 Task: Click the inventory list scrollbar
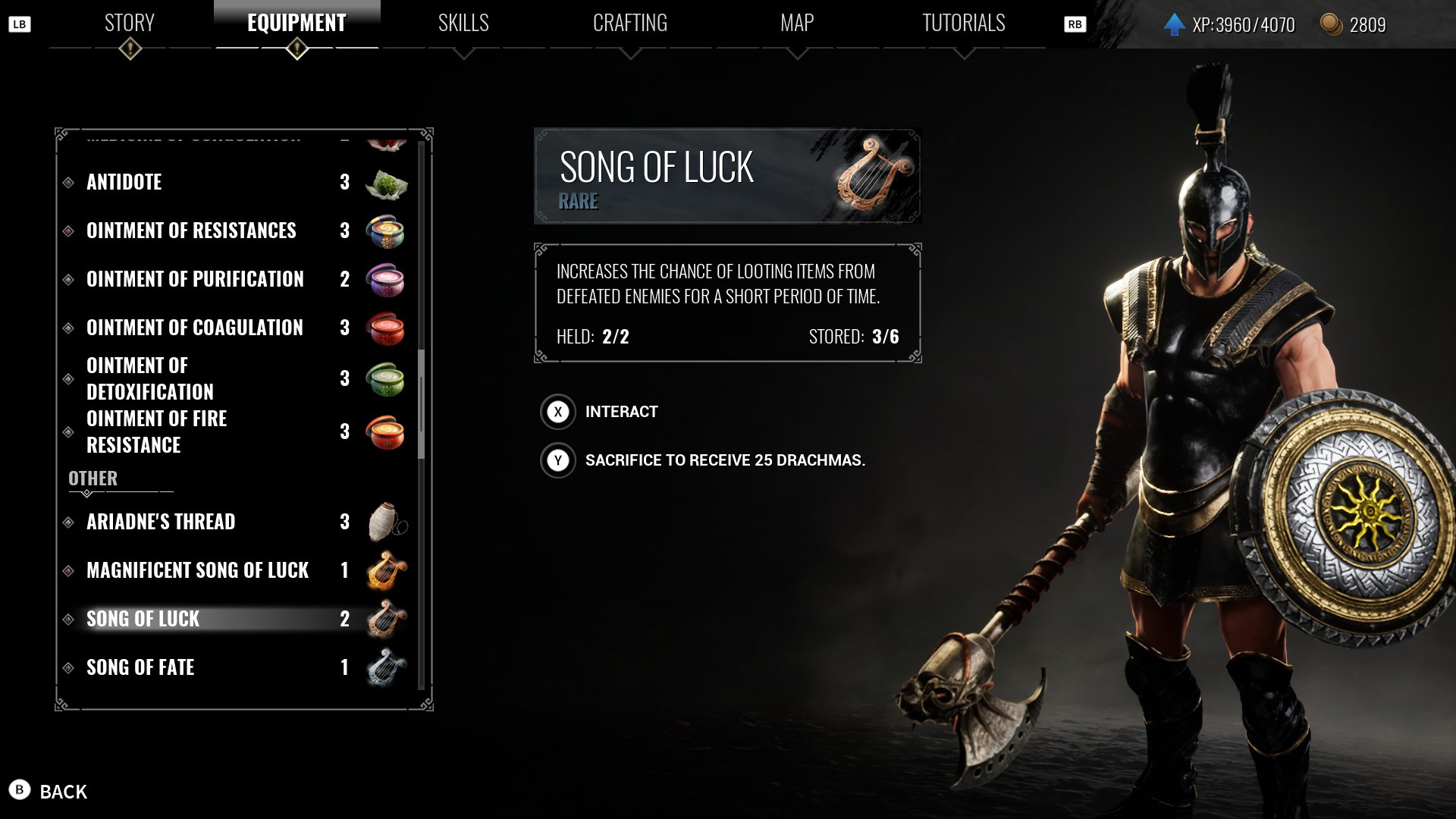click(x=422, y=403)
